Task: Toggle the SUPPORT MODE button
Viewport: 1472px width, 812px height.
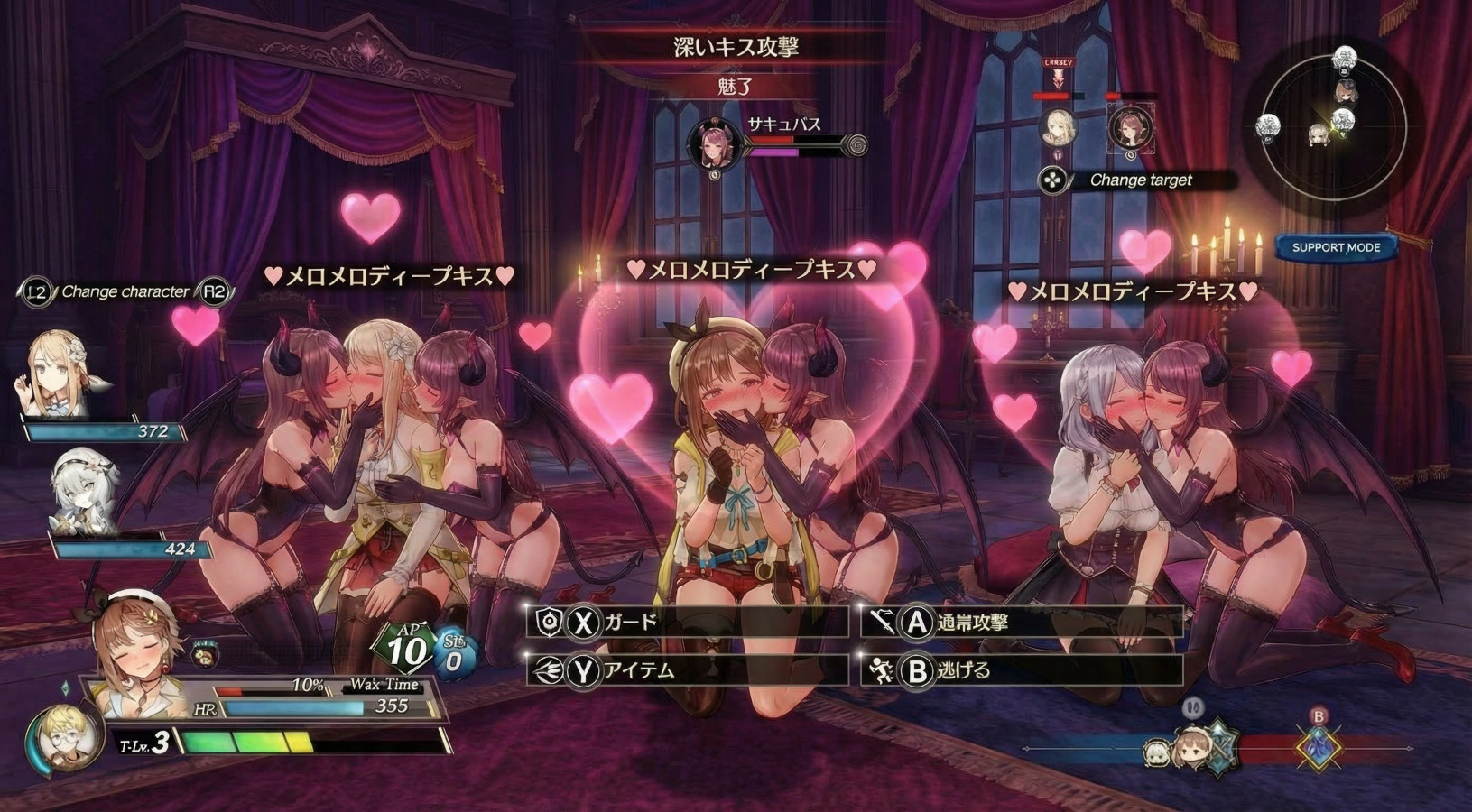Action: 1336,247
